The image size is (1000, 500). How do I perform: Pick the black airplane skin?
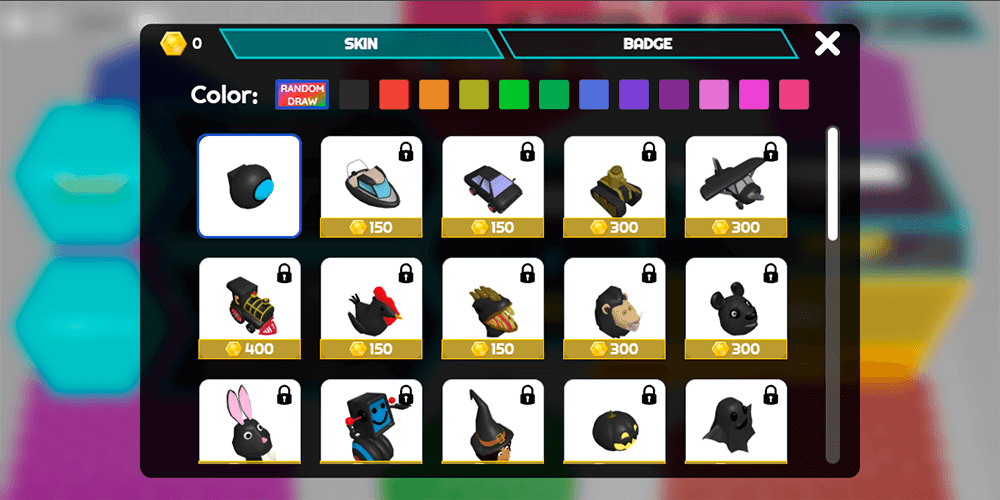point(736,186)
